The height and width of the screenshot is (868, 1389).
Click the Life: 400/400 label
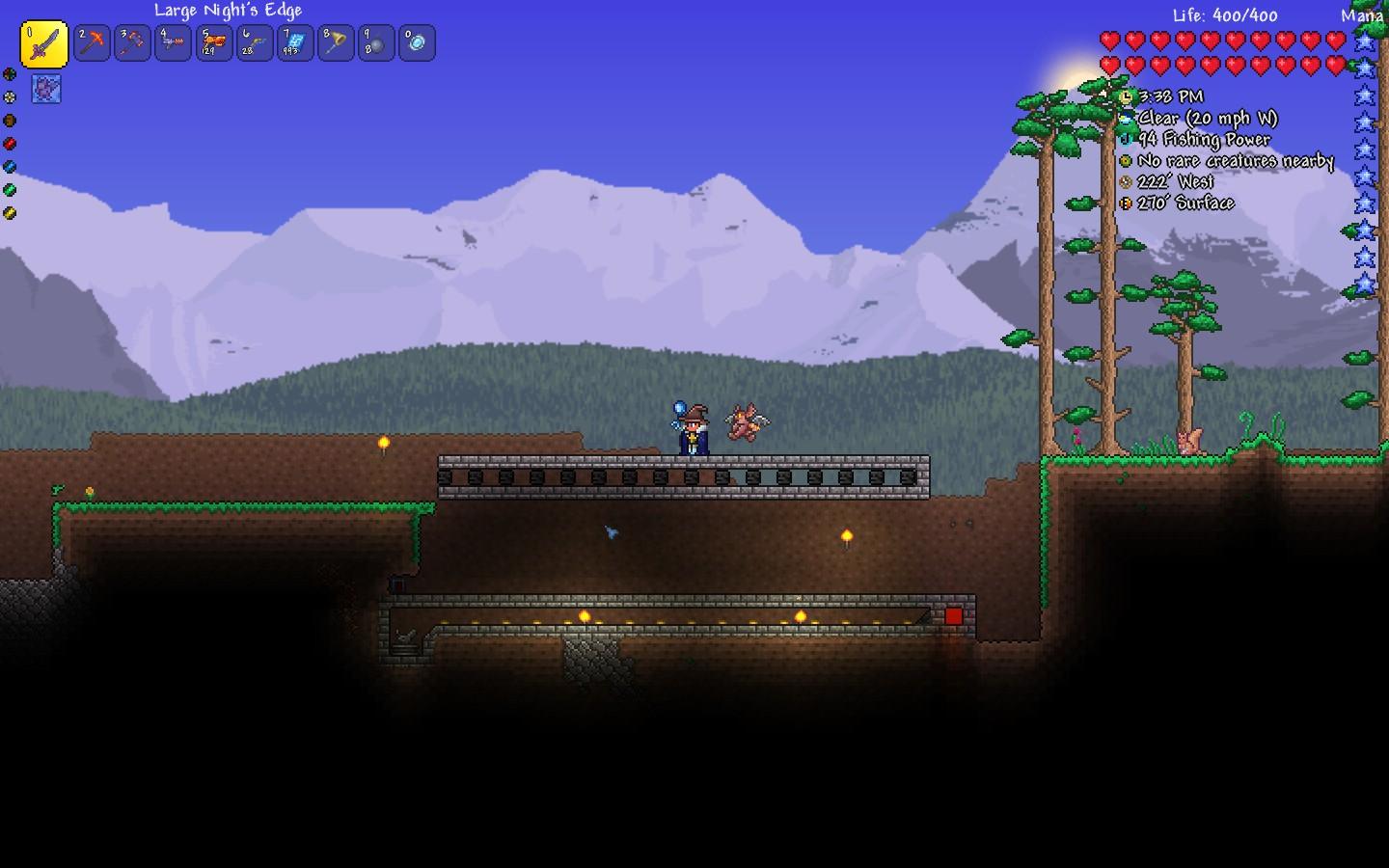(1223, 15)
